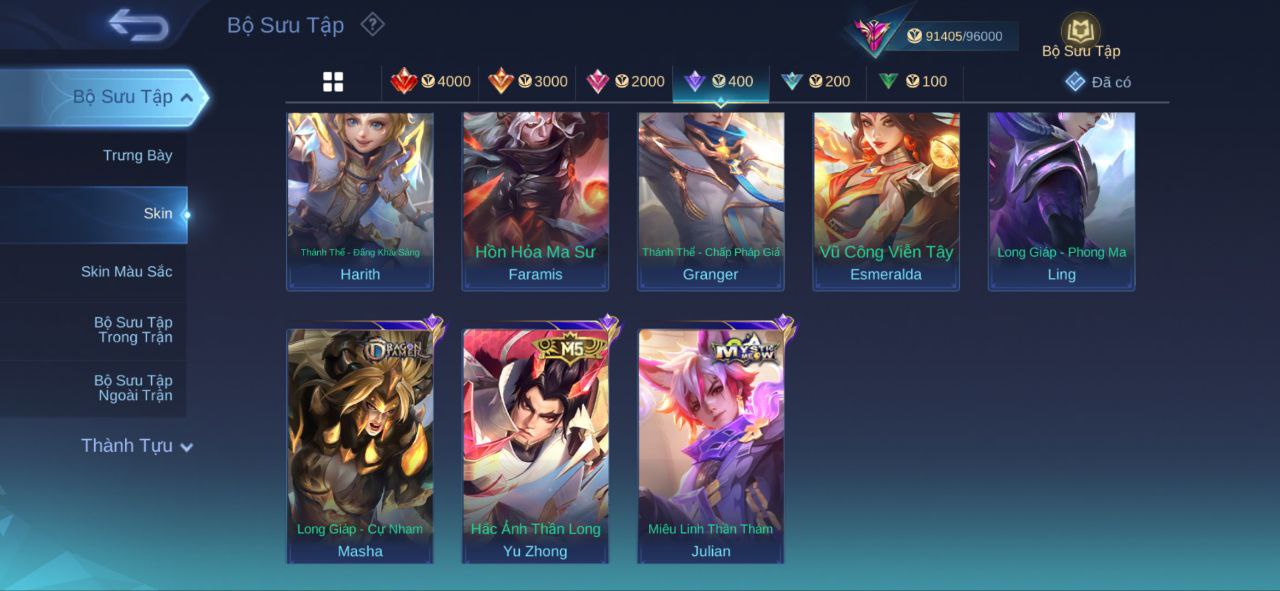Open the collection help question mark
Image resolution: width=1280 pixels, height=591 pixels.
point(372,24)
